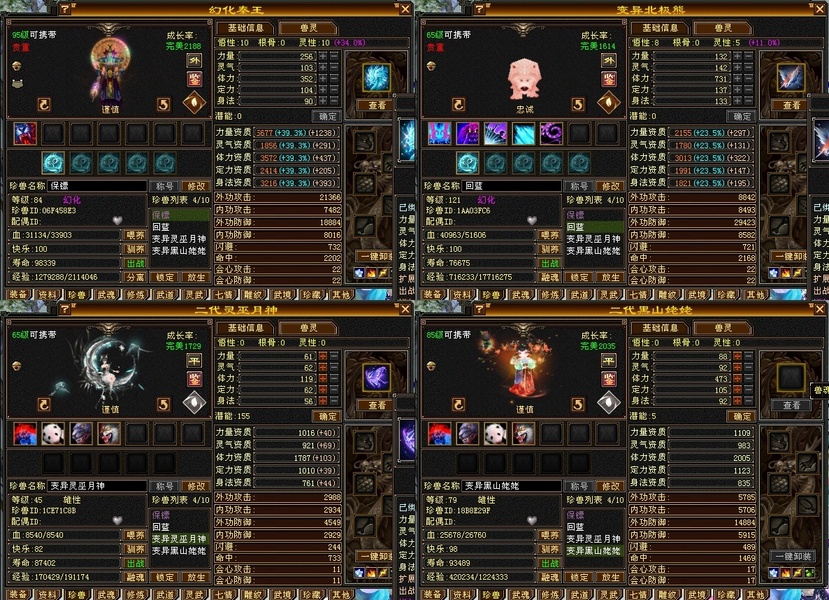Open the help question mark on 二代灵巫月神 window

point(65,310)
